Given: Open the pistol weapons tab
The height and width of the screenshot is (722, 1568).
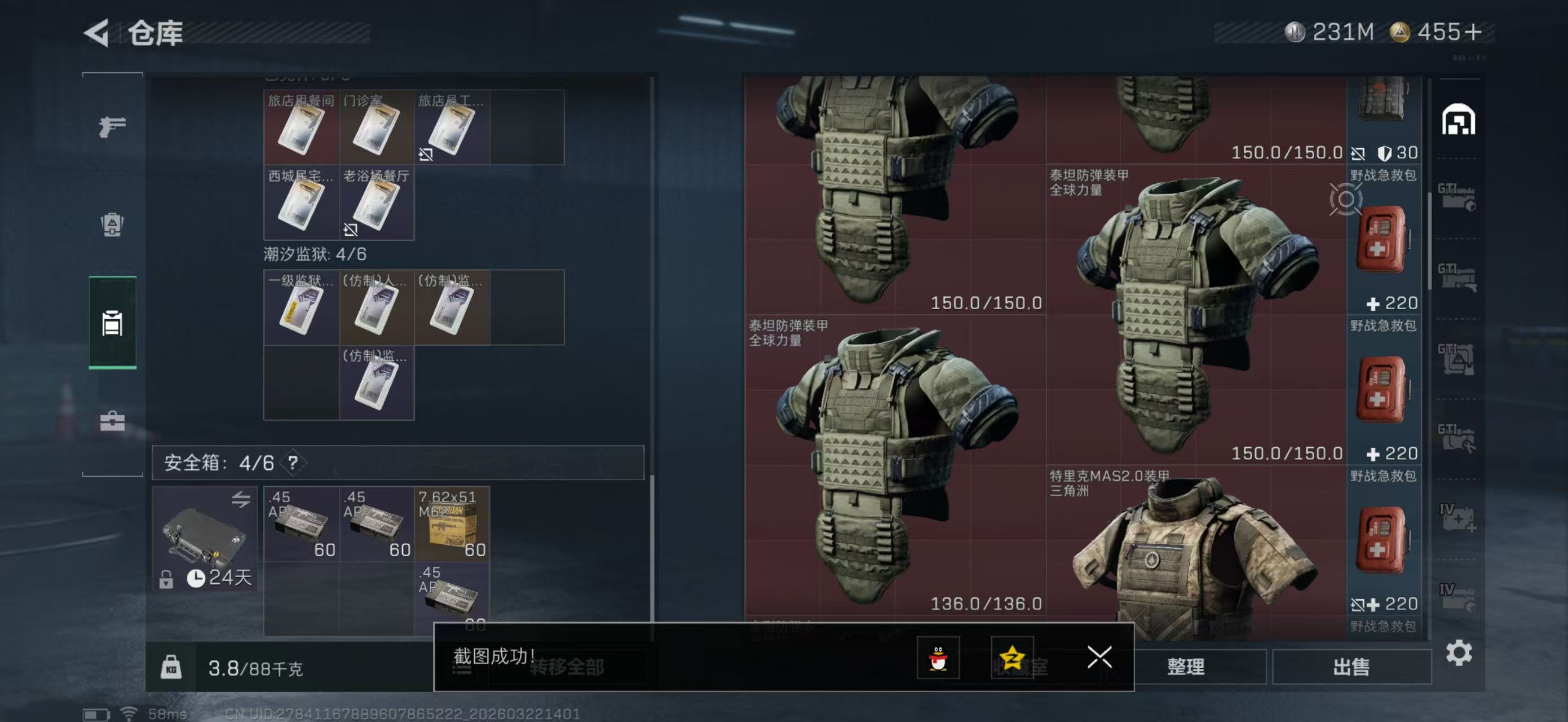Looking at the screenshot, I should pos(113,126).
